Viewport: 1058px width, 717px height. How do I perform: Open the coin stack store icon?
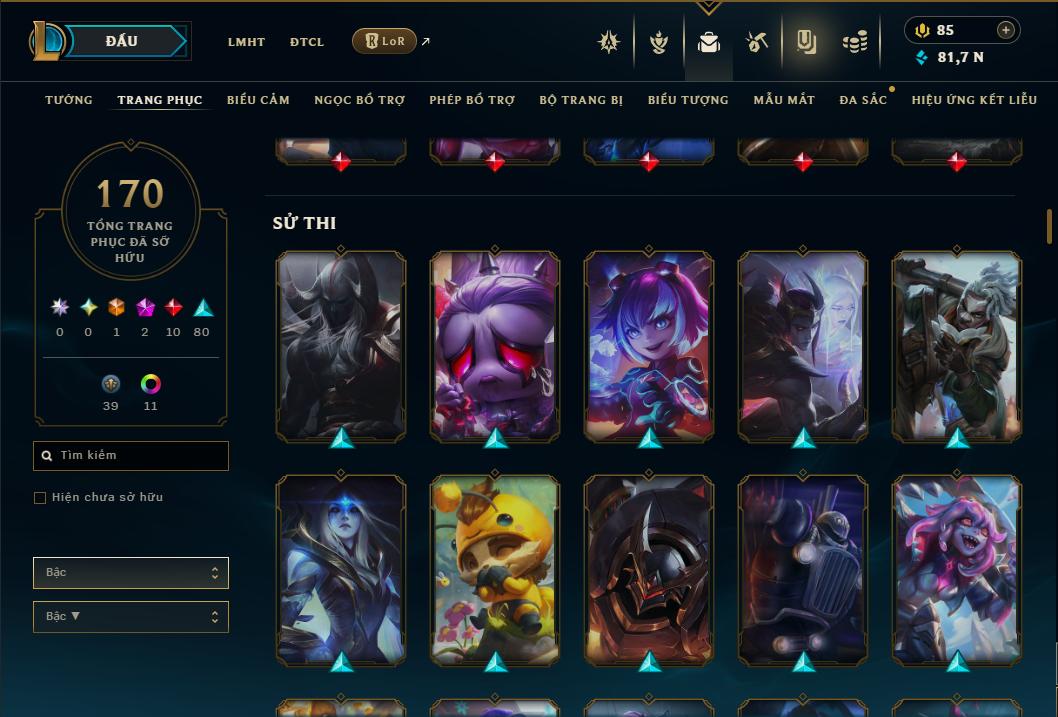pyautogui.click(x=854, y=42)
